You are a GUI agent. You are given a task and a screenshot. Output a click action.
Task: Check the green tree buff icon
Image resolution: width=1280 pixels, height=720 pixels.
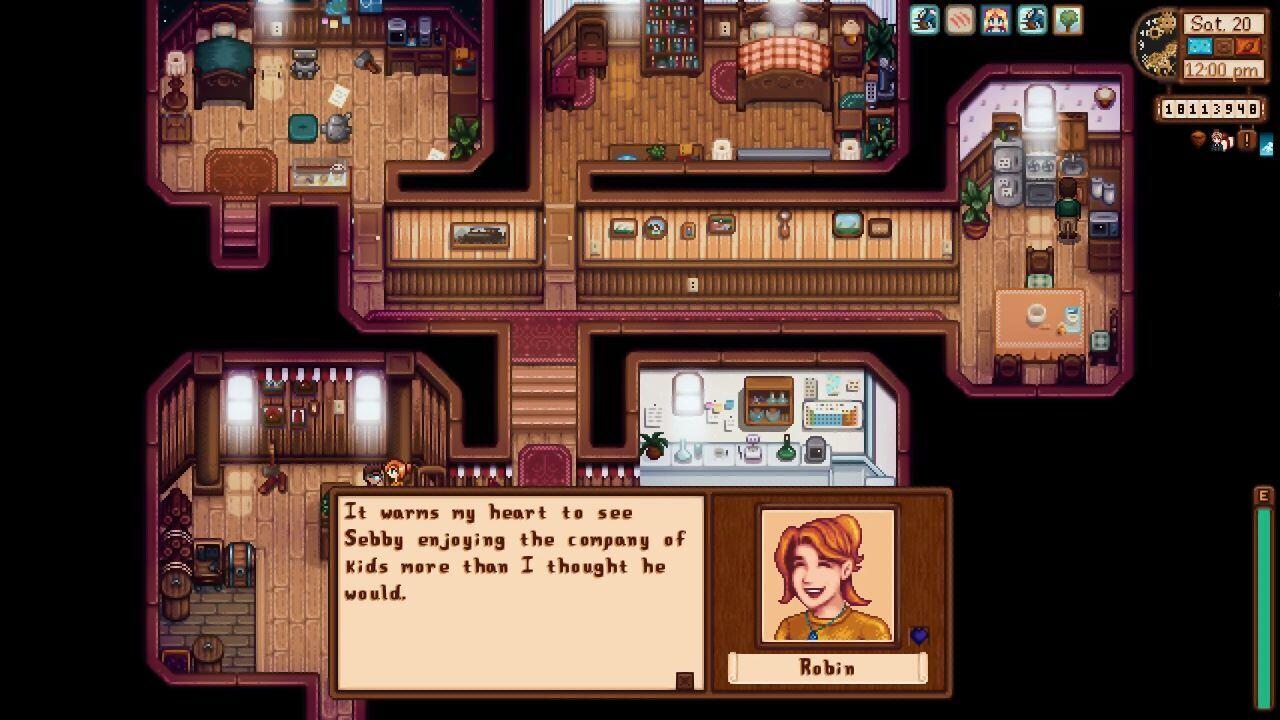(1068, 20)
